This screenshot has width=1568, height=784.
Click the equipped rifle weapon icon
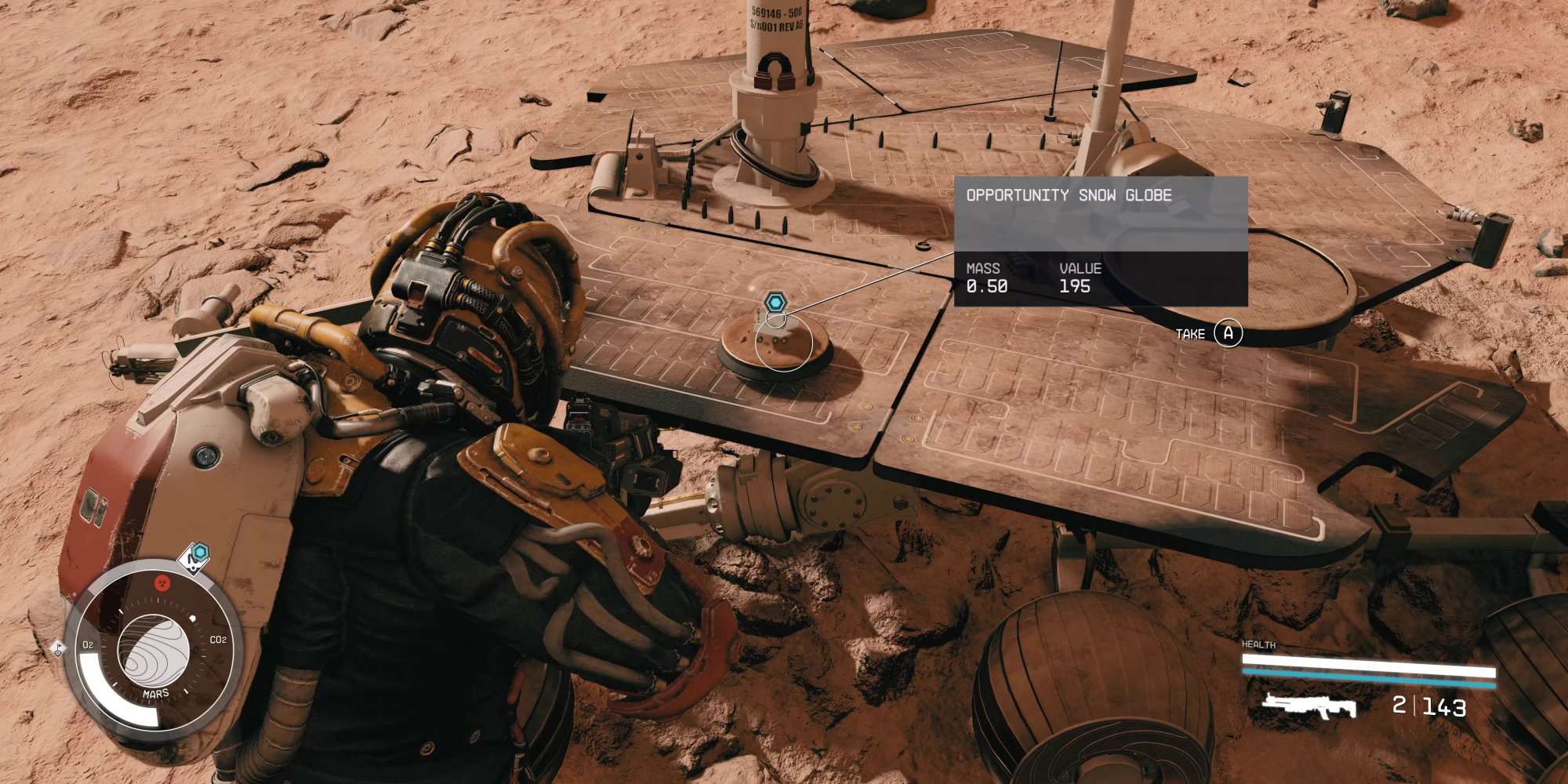click(x=1308, y=706)
